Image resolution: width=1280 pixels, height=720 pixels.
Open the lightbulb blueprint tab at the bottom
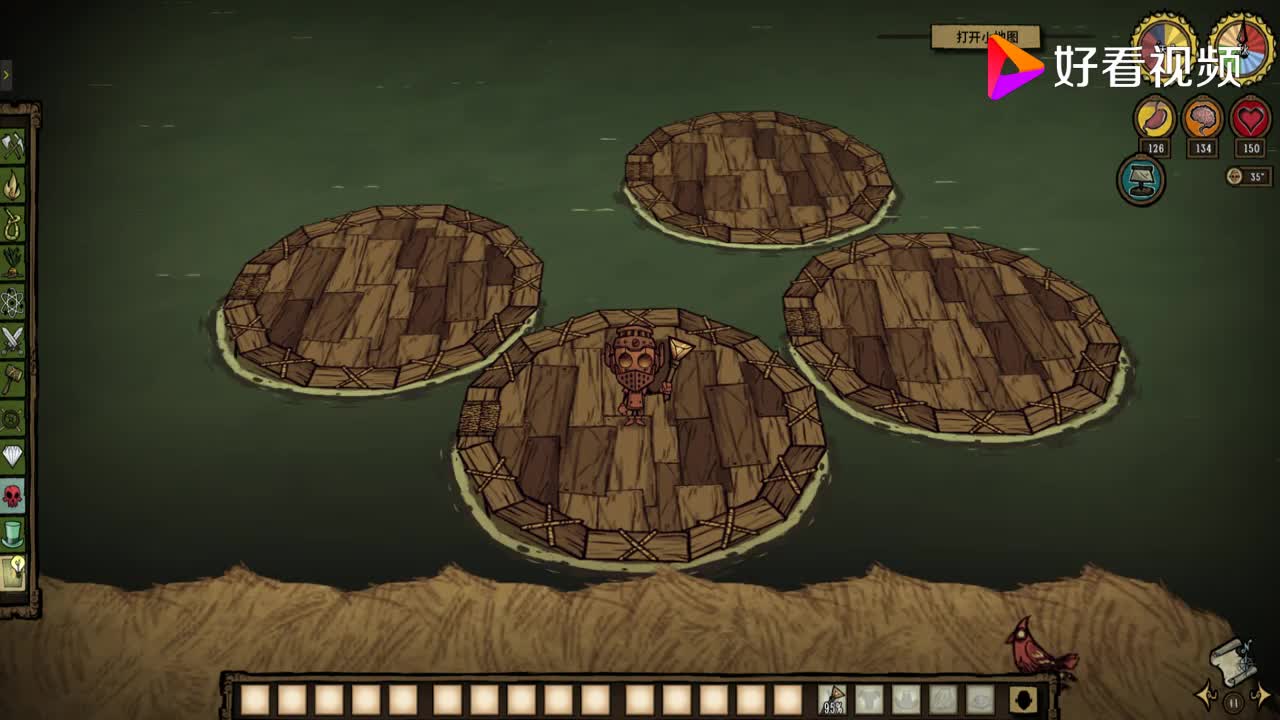12,572
